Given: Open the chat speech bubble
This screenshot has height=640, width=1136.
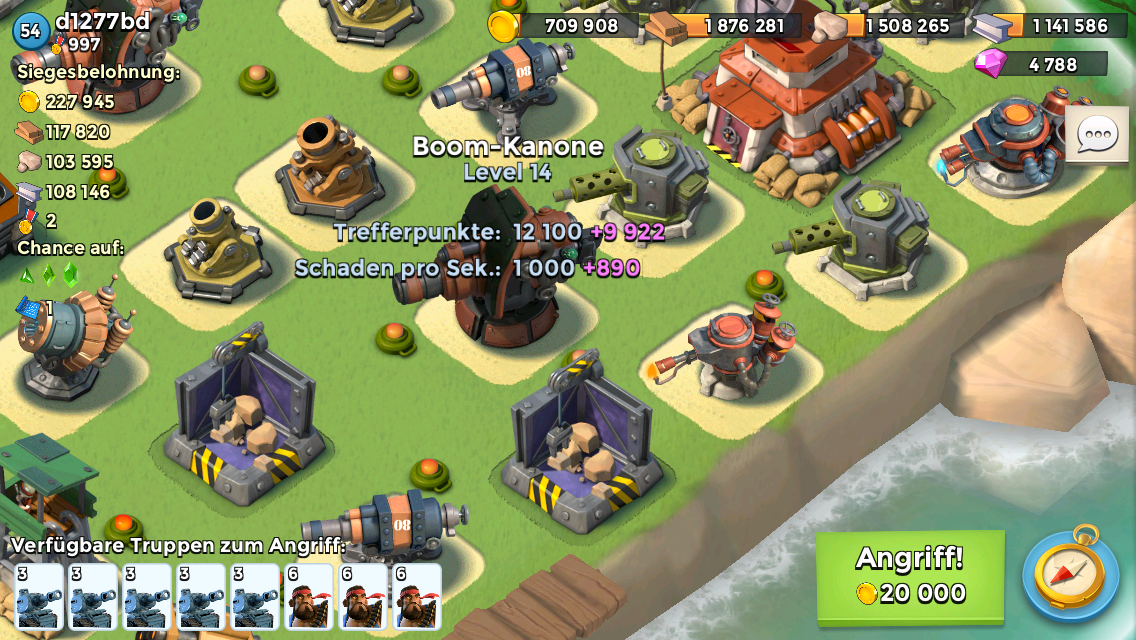Looking at the screenshot, I should click(x=1097, y=133).
